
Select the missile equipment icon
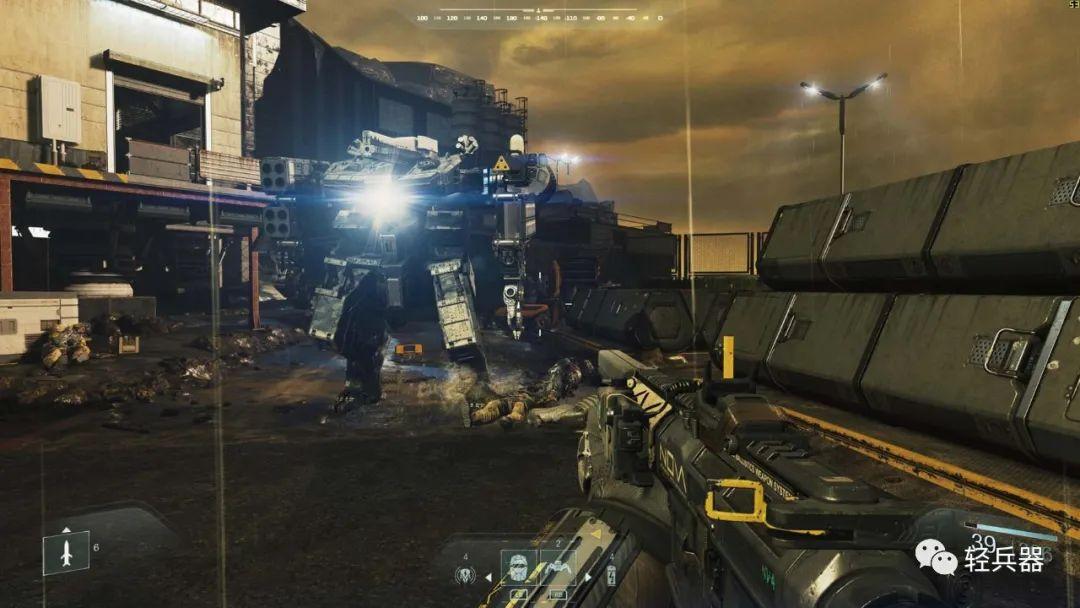click(x=66, y=552)
